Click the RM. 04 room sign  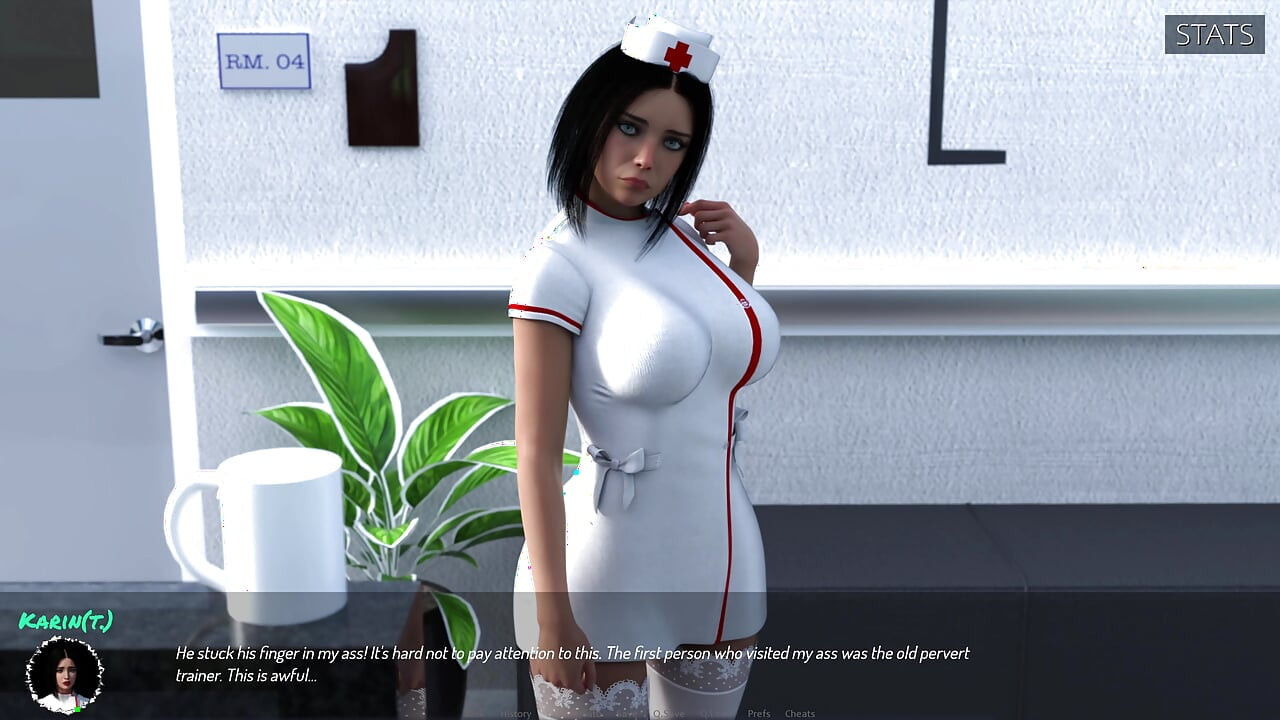[x=265, y=60]
